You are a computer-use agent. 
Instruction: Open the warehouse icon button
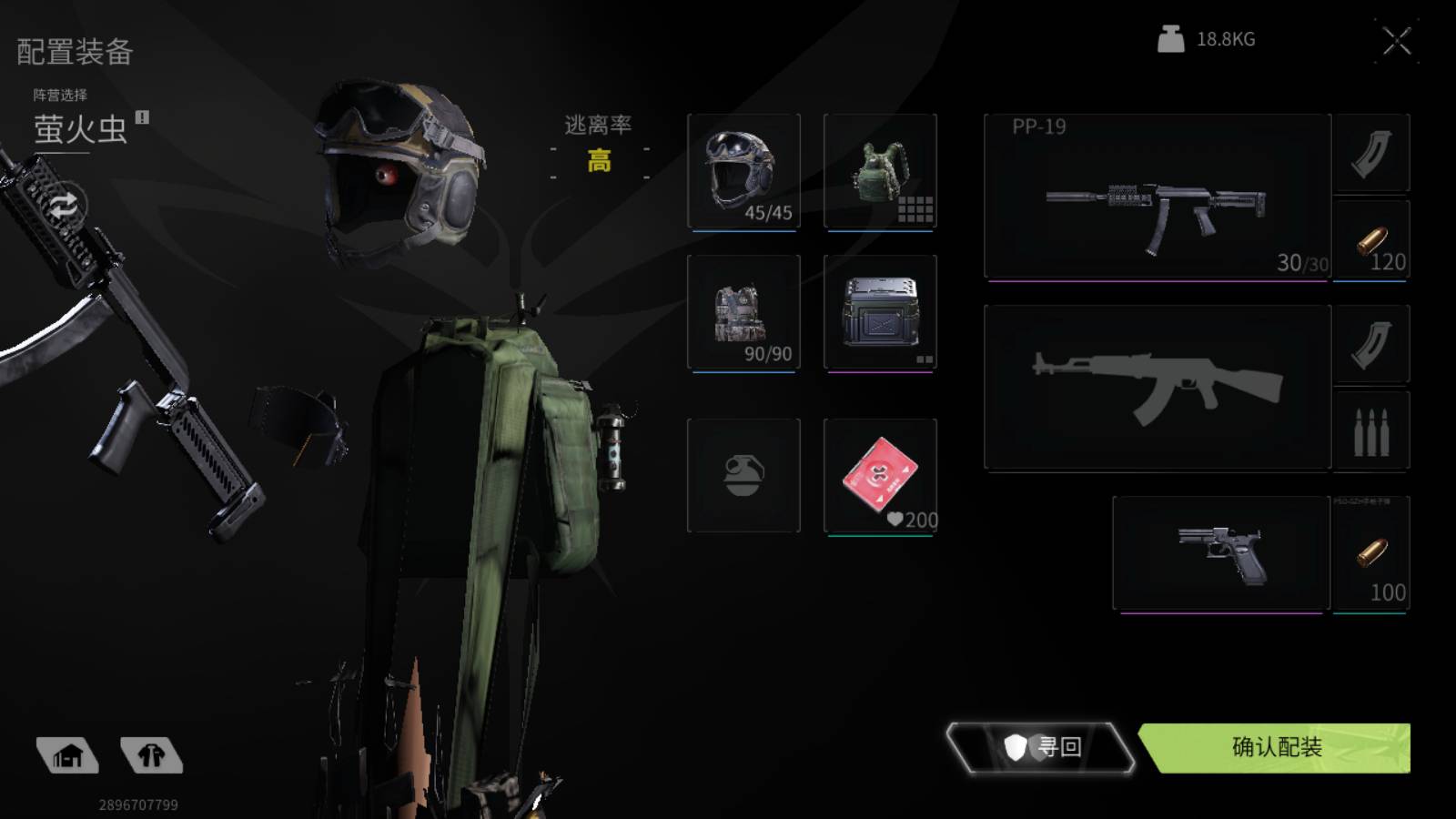[67, 755]
